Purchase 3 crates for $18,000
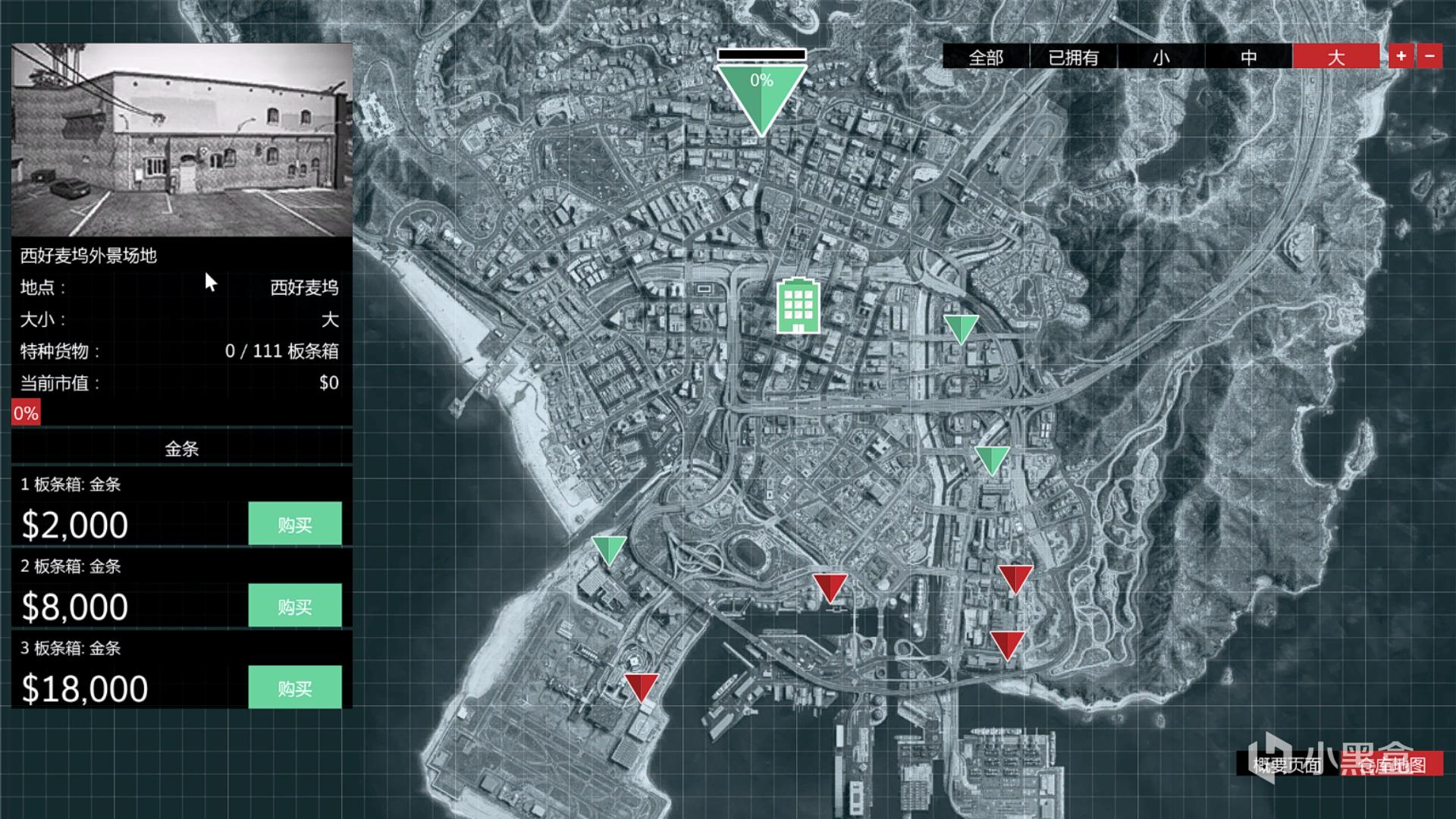 click(x=294, y=688)
